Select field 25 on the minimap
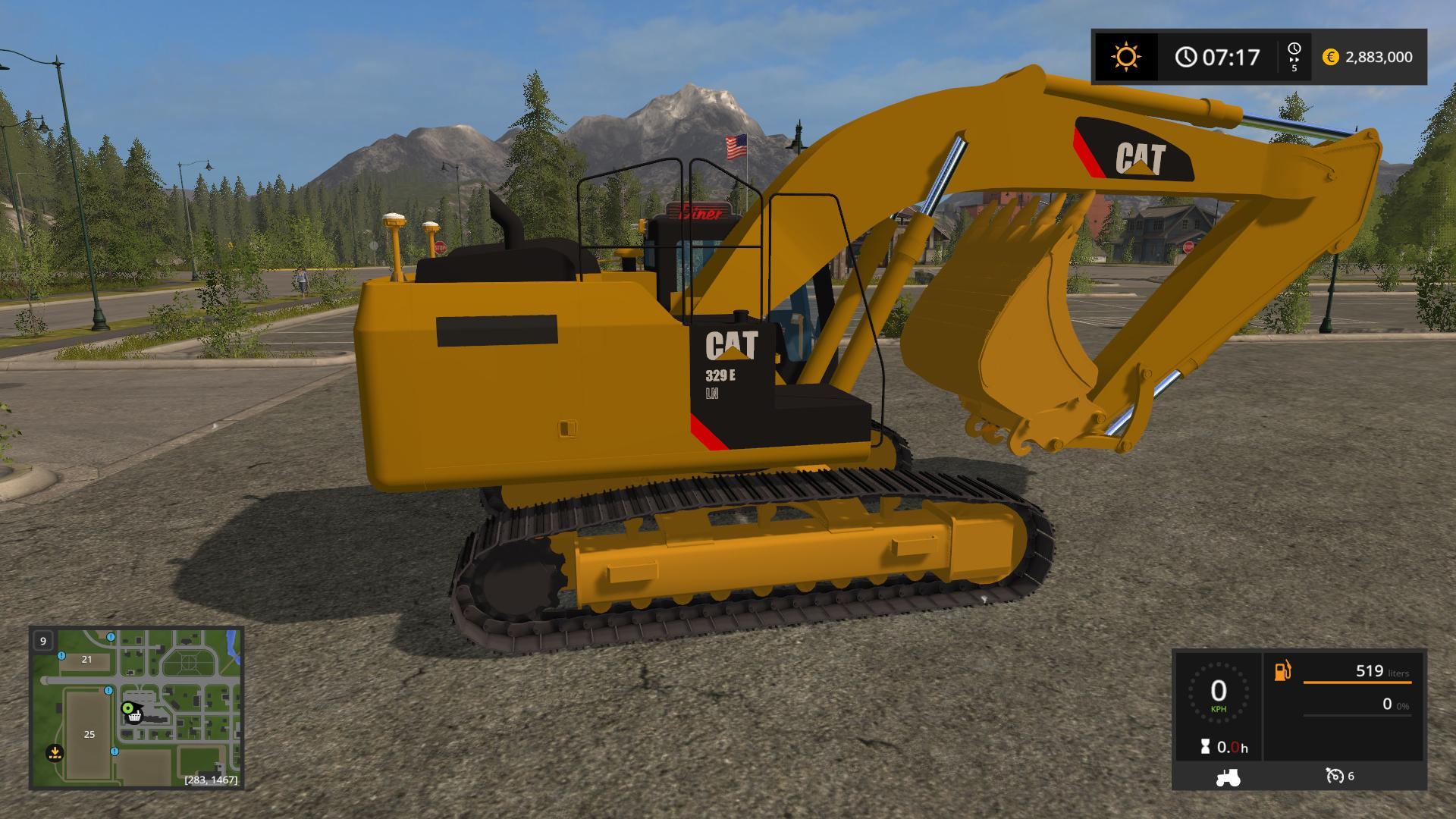This screenshot has width=1456, height=819. tap(89, 734)
